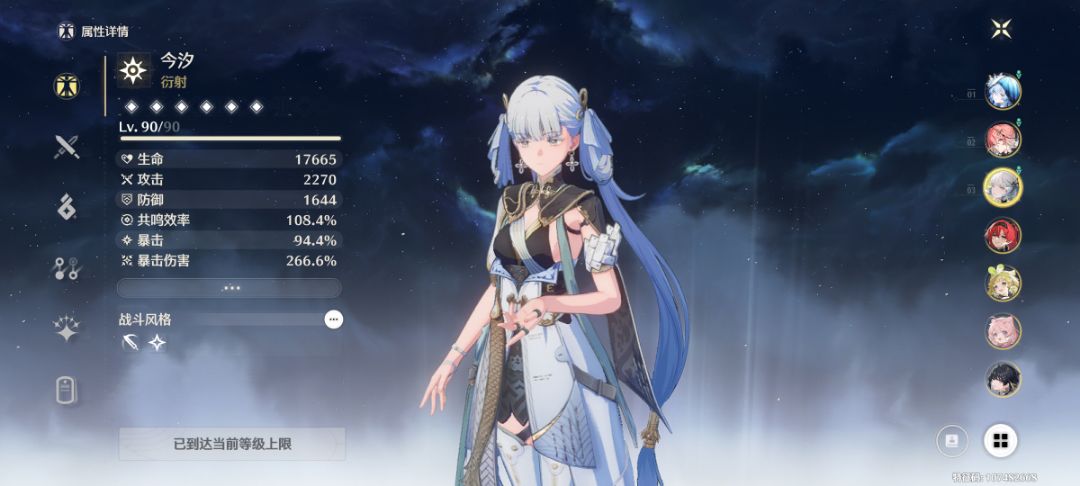Click the level cap reached button
This screenshot has width=1080, height=486.
point(232,444)
